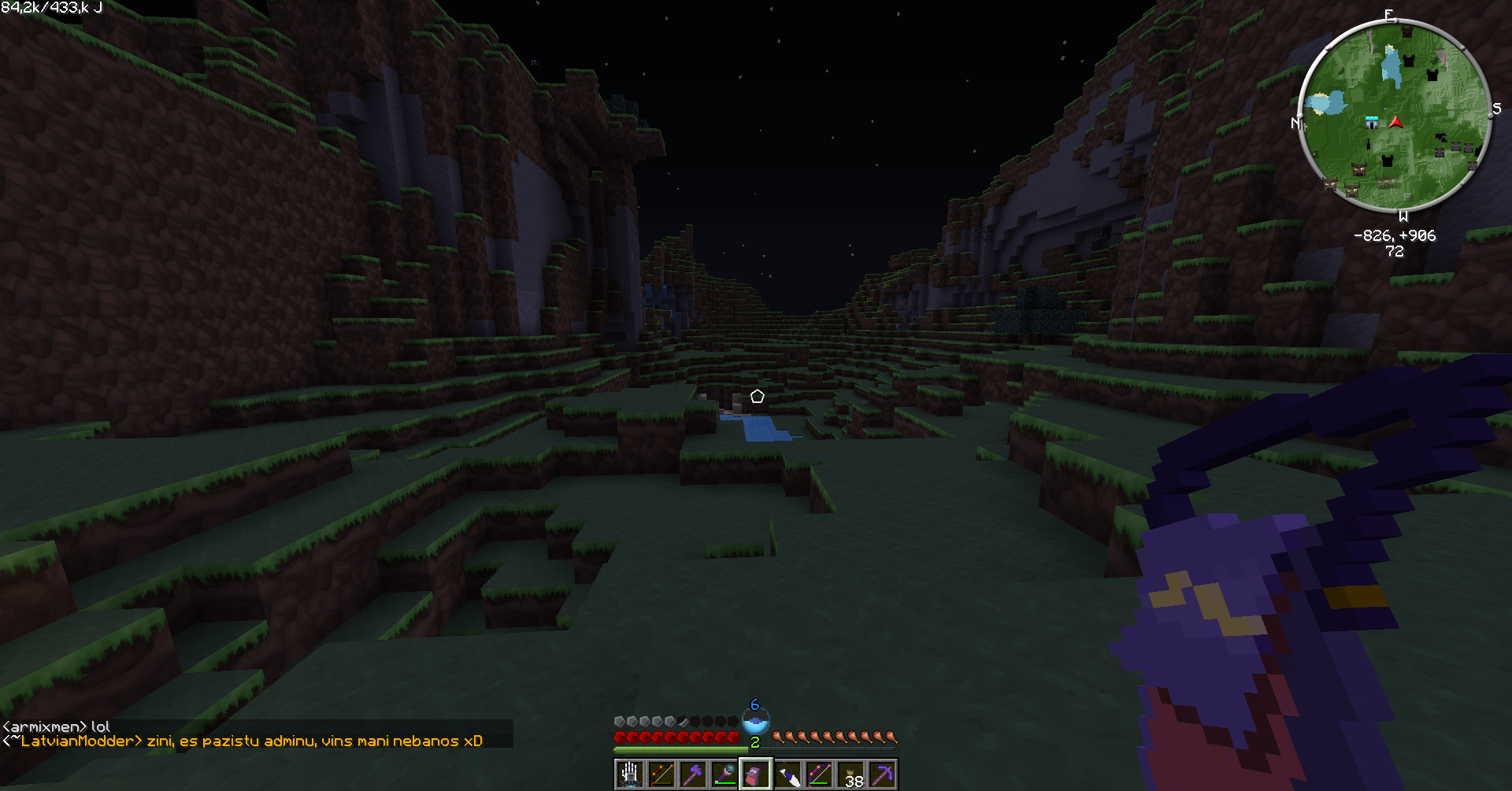Click the circular minimap

pyautogui.click(x=1394, y=116)
